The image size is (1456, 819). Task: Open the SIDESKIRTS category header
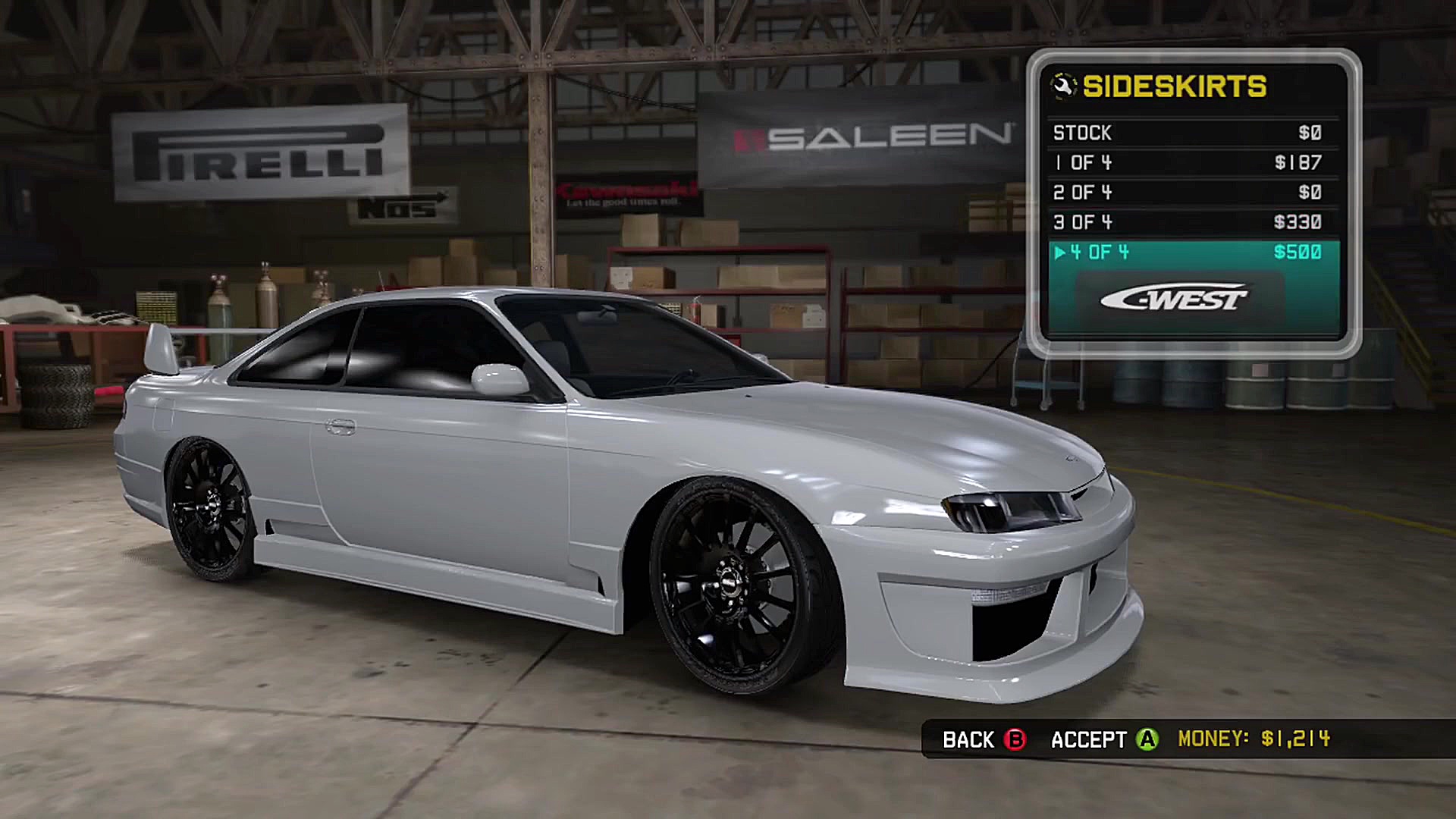1175,86
